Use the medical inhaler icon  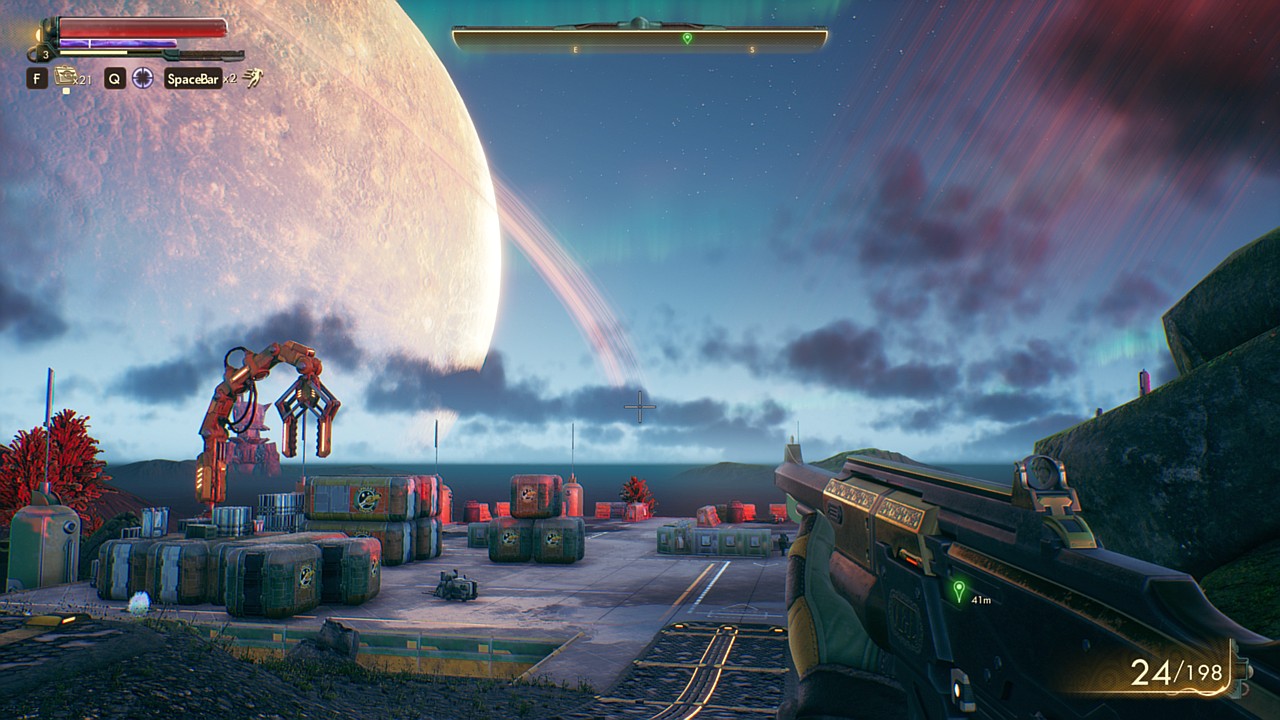tap(66, 76)
